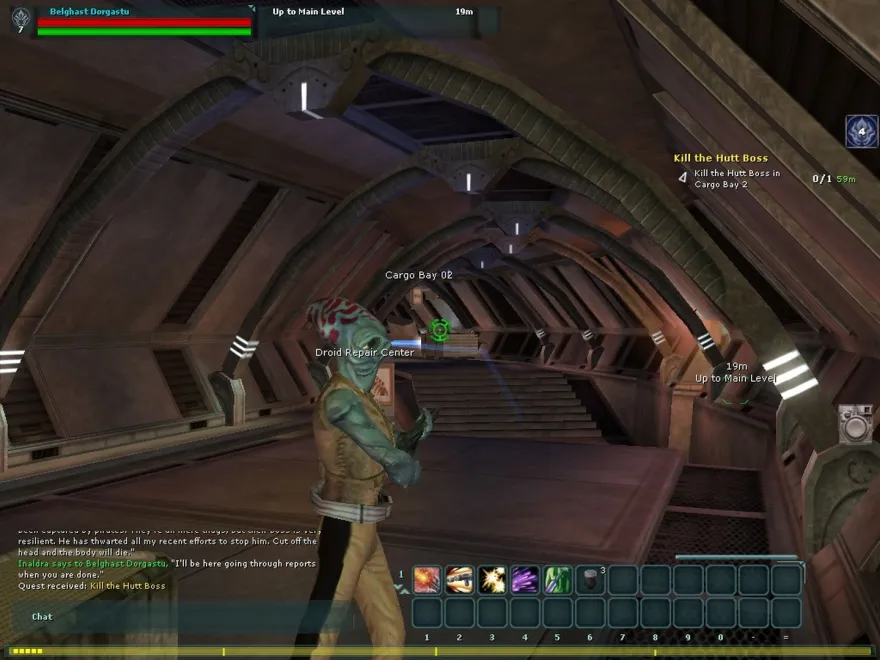Open the blue level 4 badge icon
The height and width of the screenshot is (660, 880).
(861, 132)
